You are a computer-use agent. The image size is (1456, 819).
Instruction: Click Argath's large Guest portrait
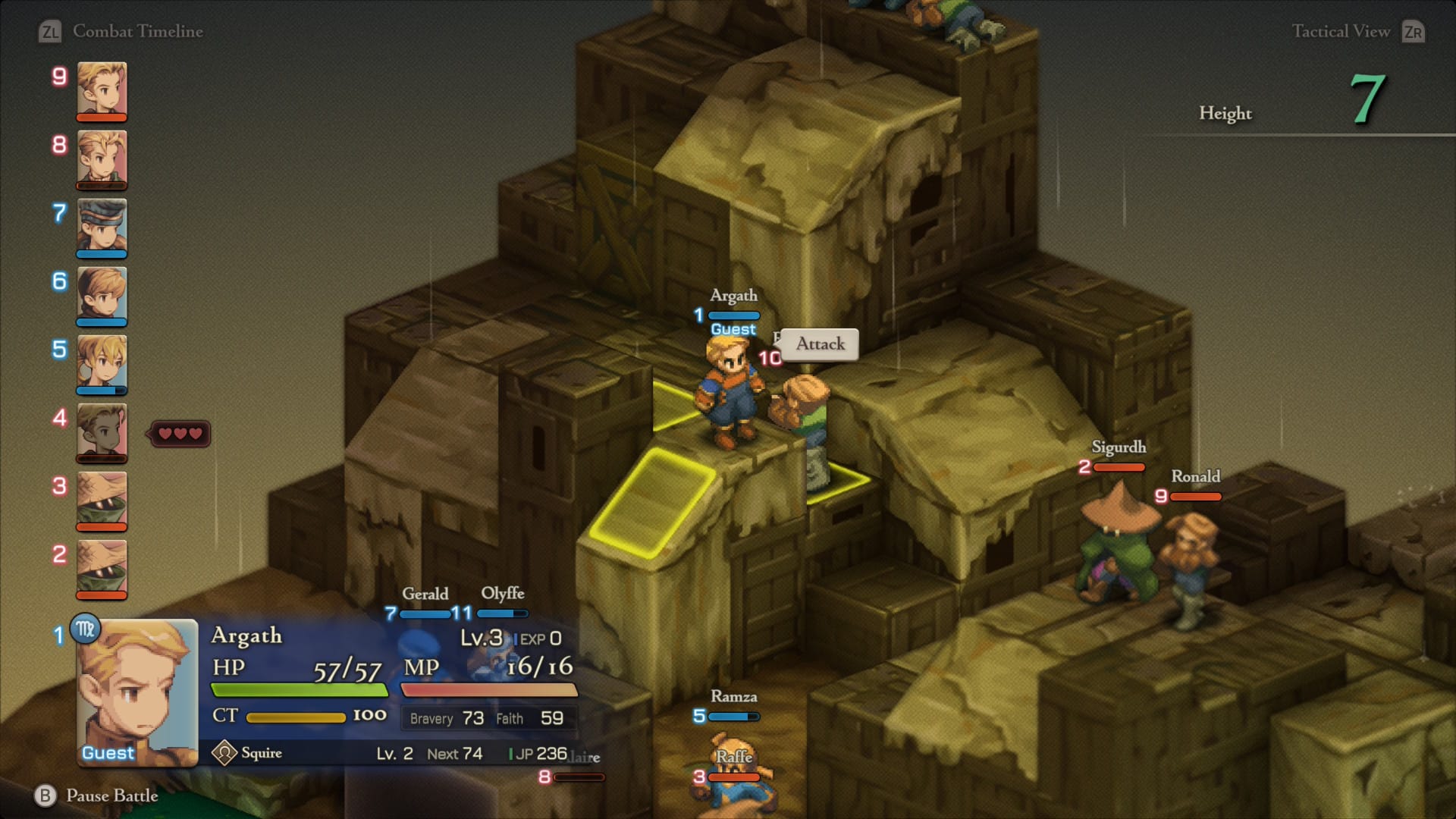point(137,692)
